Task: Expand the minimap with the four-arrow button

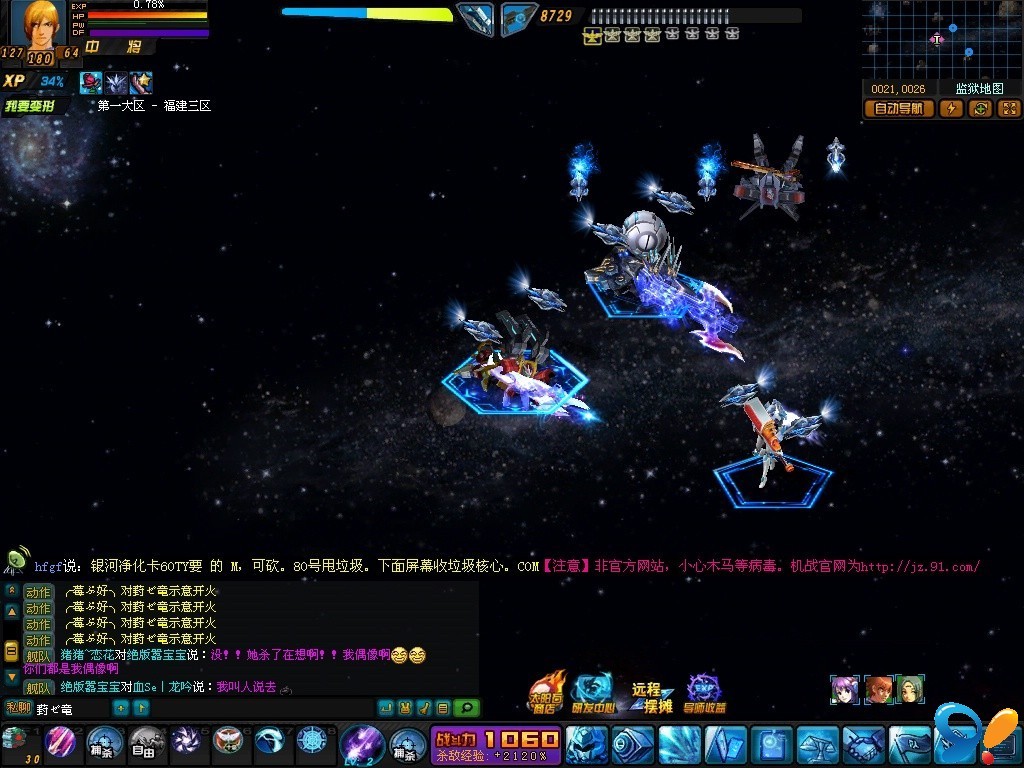Action: [x=1009, y=109]
